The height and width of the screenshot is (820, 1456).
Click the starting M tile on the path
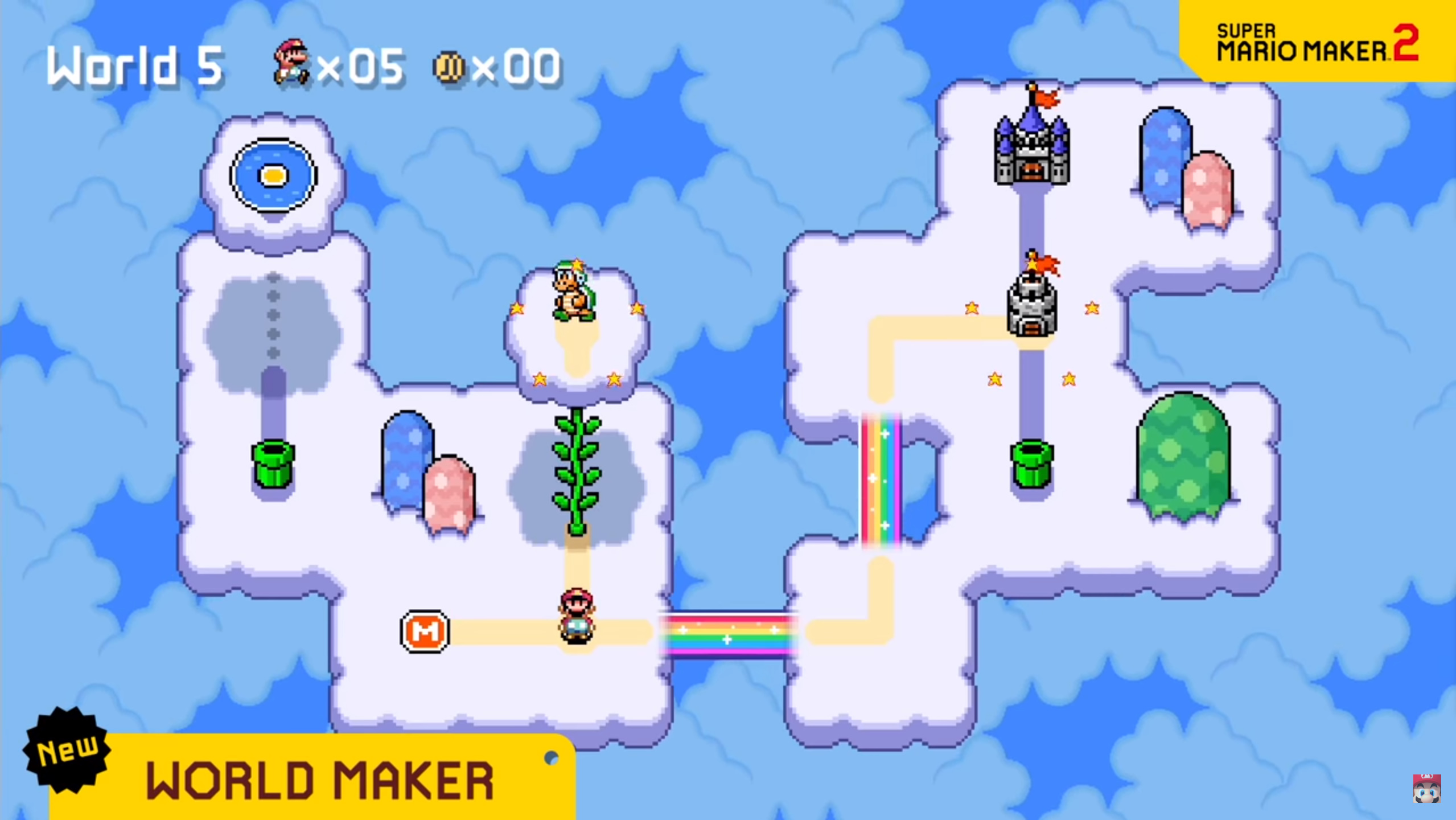click(426, 632)
